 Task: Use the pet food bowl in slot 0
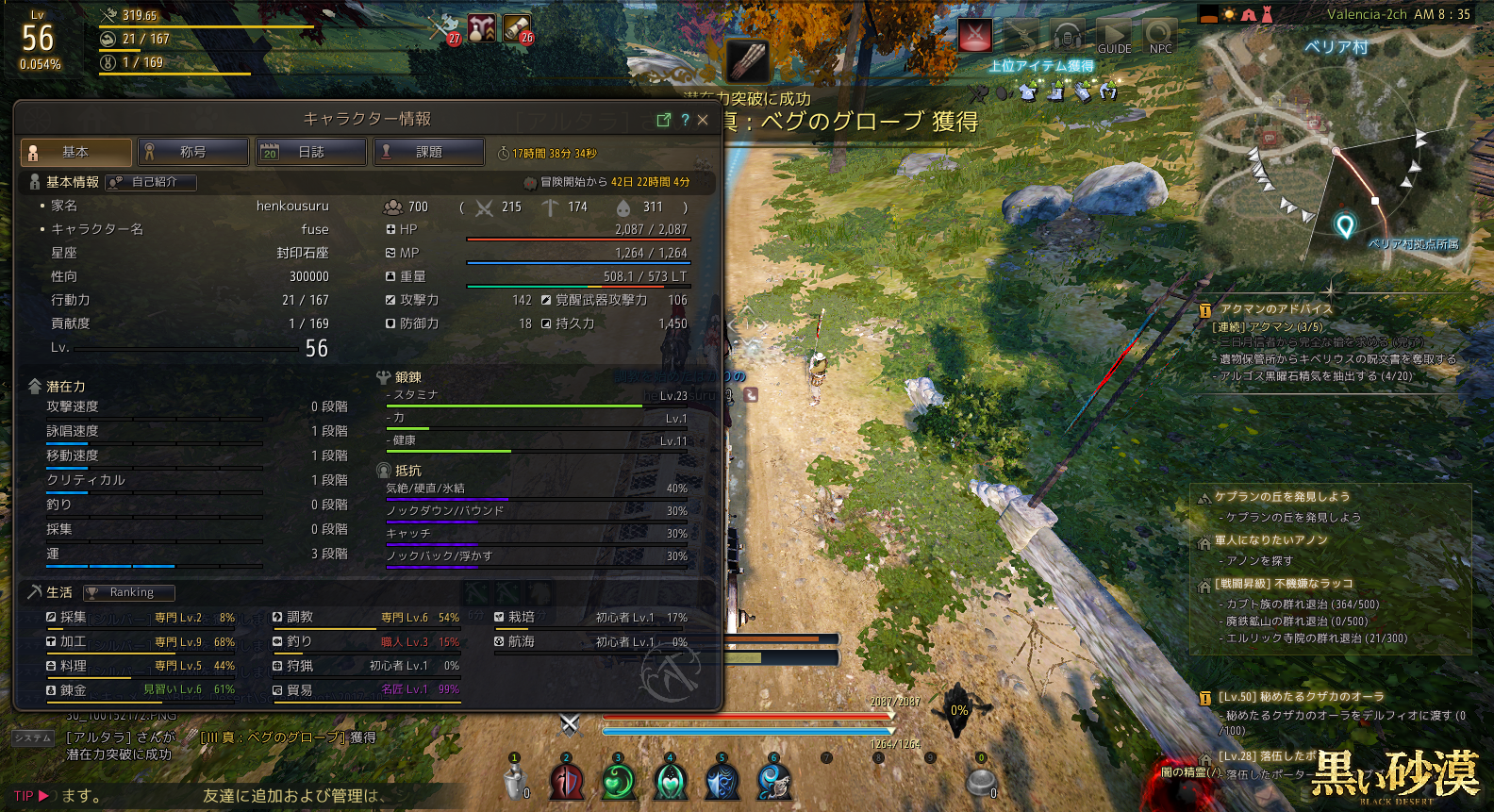tap(981, 782)
